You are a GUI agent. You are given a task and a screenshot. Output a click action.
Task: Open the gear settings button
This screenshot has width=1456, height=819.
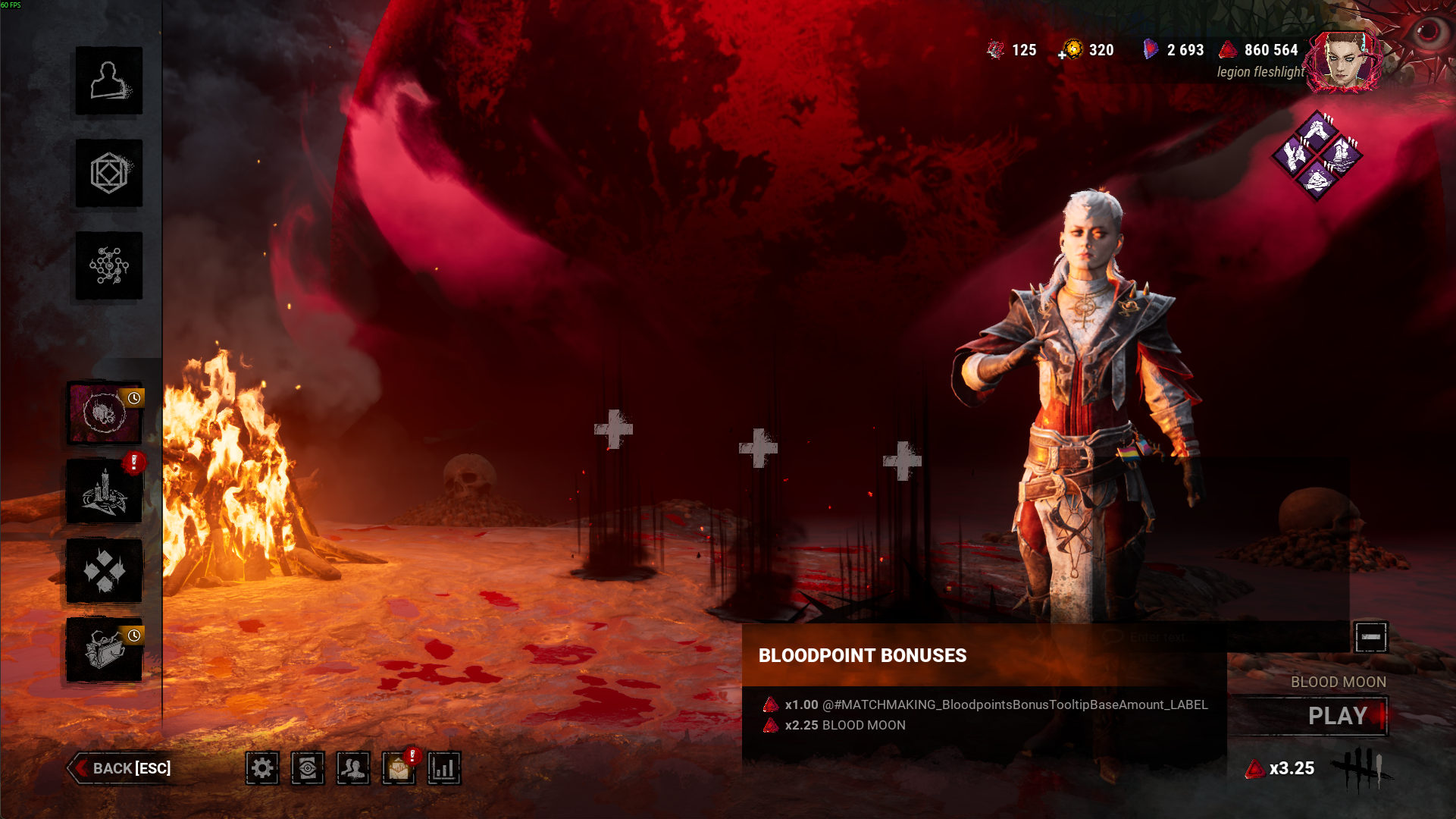pos(262,768)
